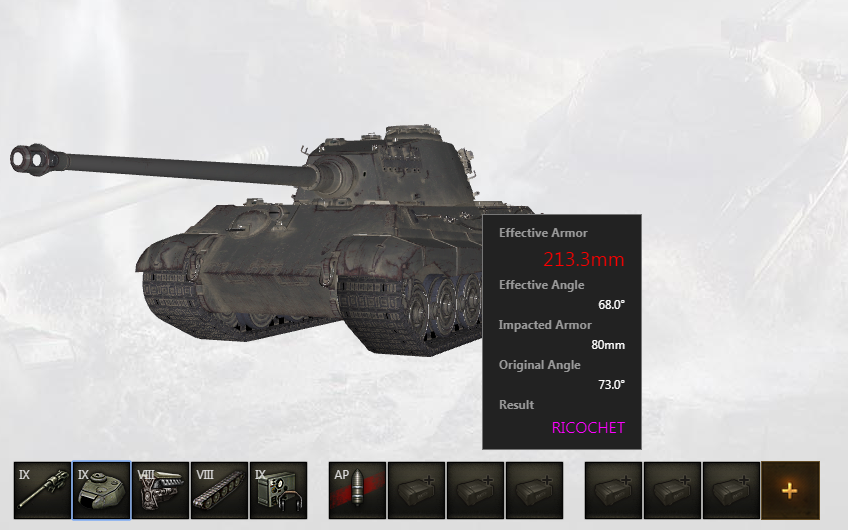Choose the tier VIII engine module
This screenshot has height=530, width=848.
pos(160,490)
